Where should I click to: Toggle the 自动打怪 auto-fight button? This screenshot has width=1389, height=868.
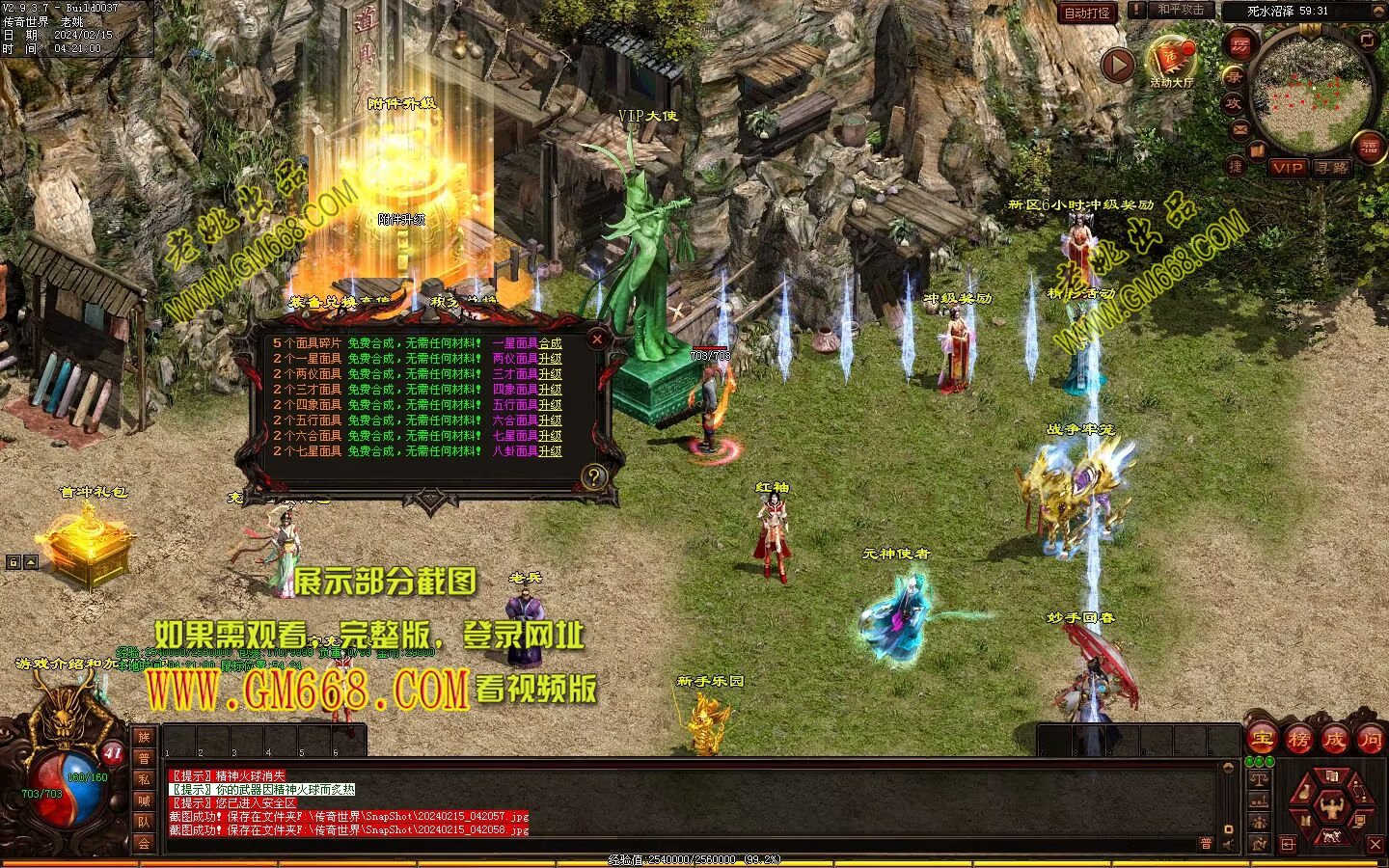1087,13
